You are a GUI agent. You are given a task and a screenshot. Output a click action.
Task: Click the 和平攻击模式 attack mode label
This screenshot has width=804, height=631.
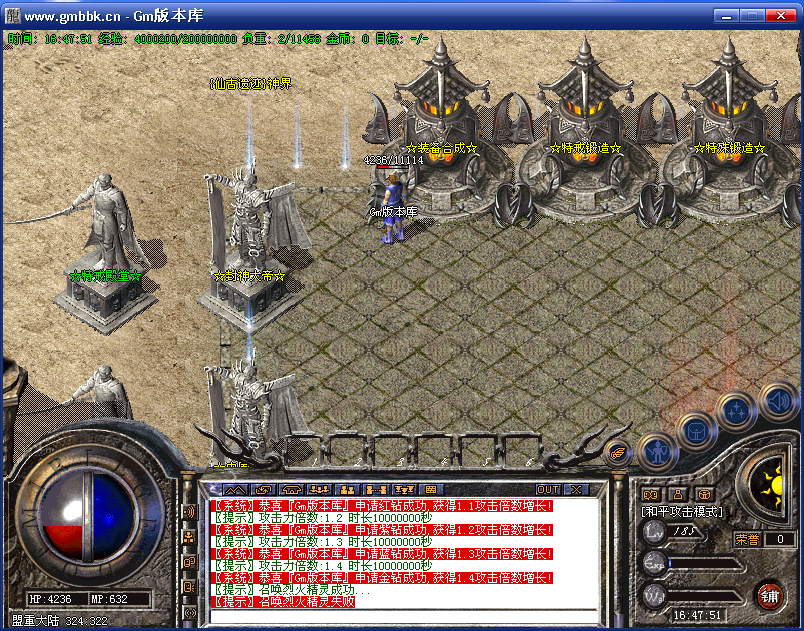pyautogui.click(x=682, y=511)
